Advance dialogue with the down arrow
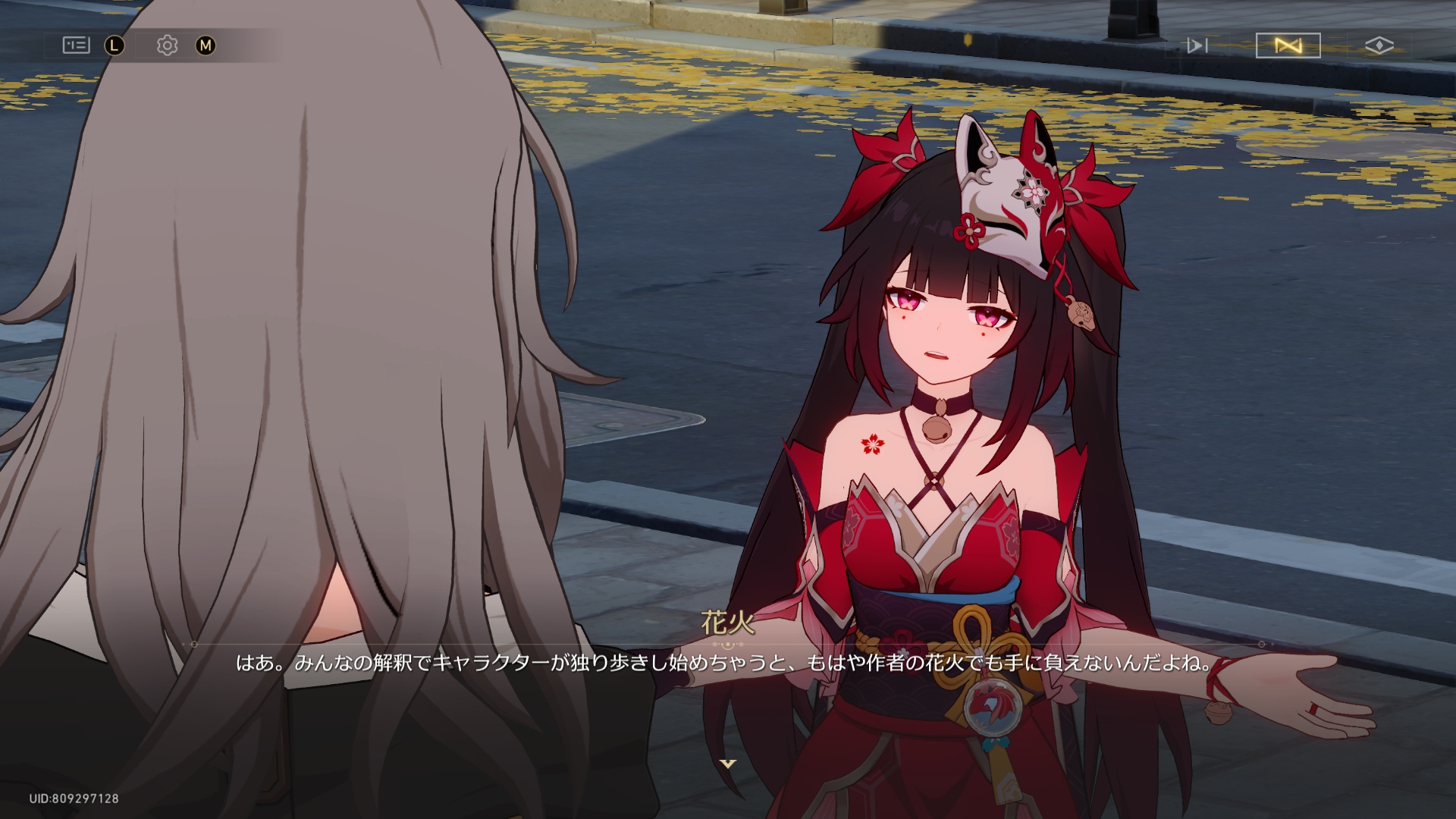Screen dimensions: 1456x819 pyautogui.click(x=728, y=764)
